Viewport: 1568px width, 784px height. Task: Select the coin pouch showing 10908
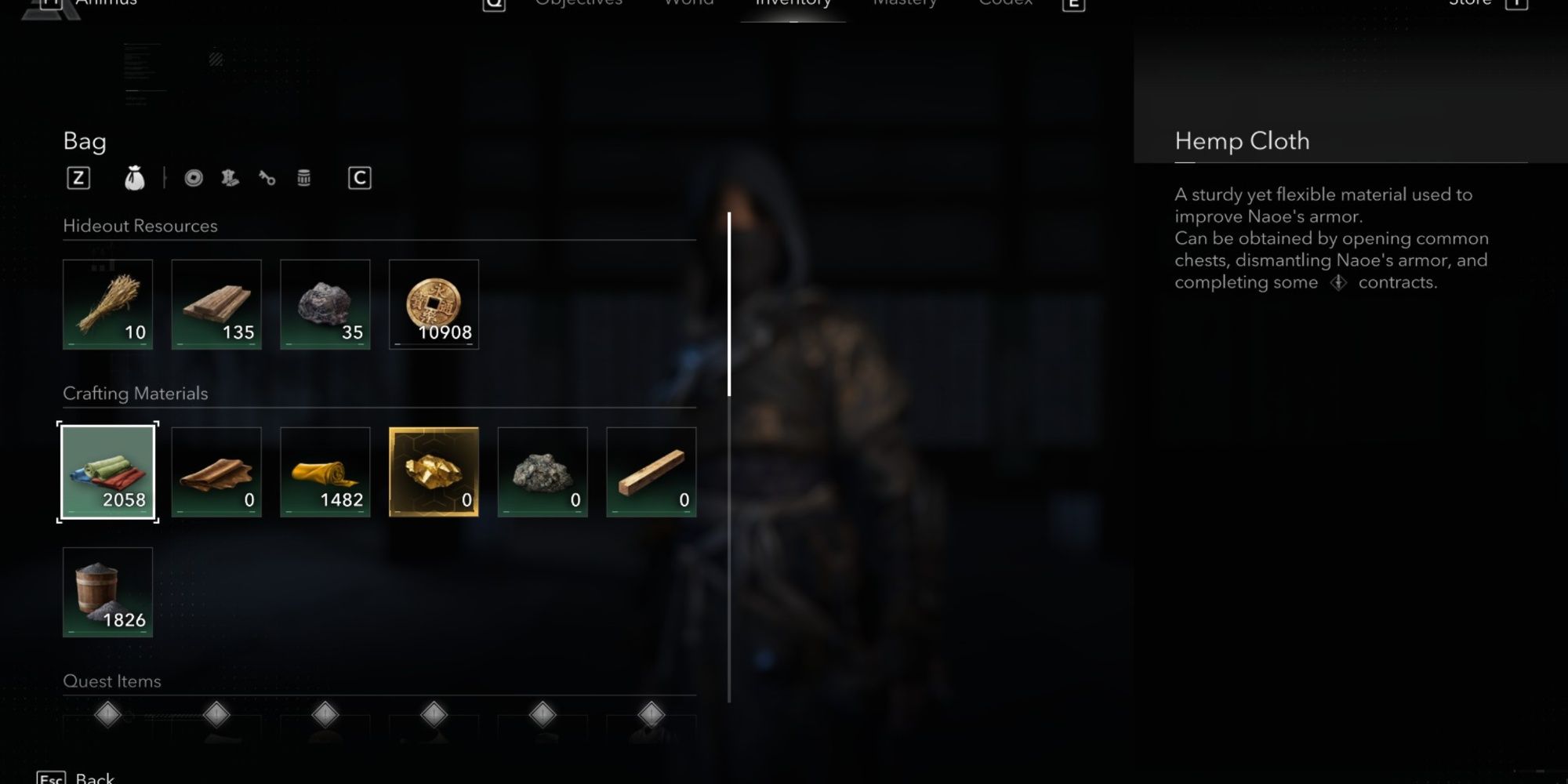click(x=434, y=305)
